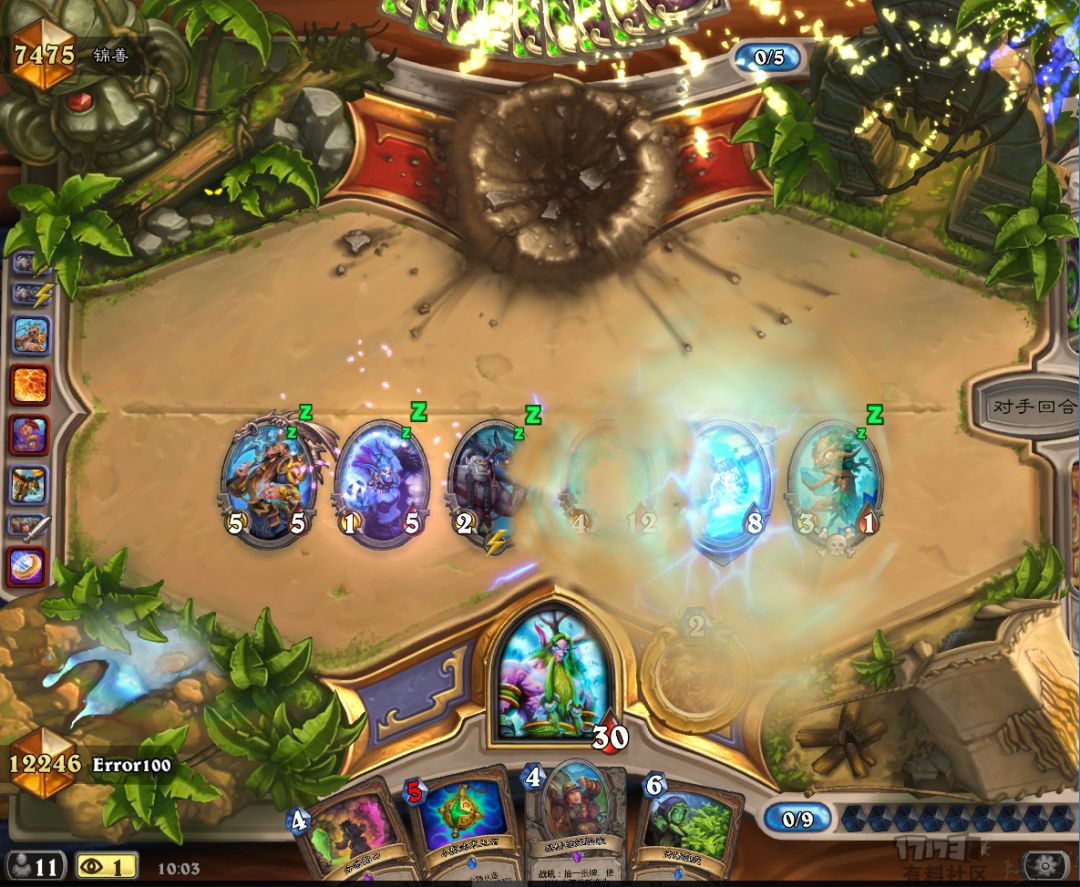Screen dimensions: 1080x887
Task: Show the fiery lava history tile
Action: 30,385
